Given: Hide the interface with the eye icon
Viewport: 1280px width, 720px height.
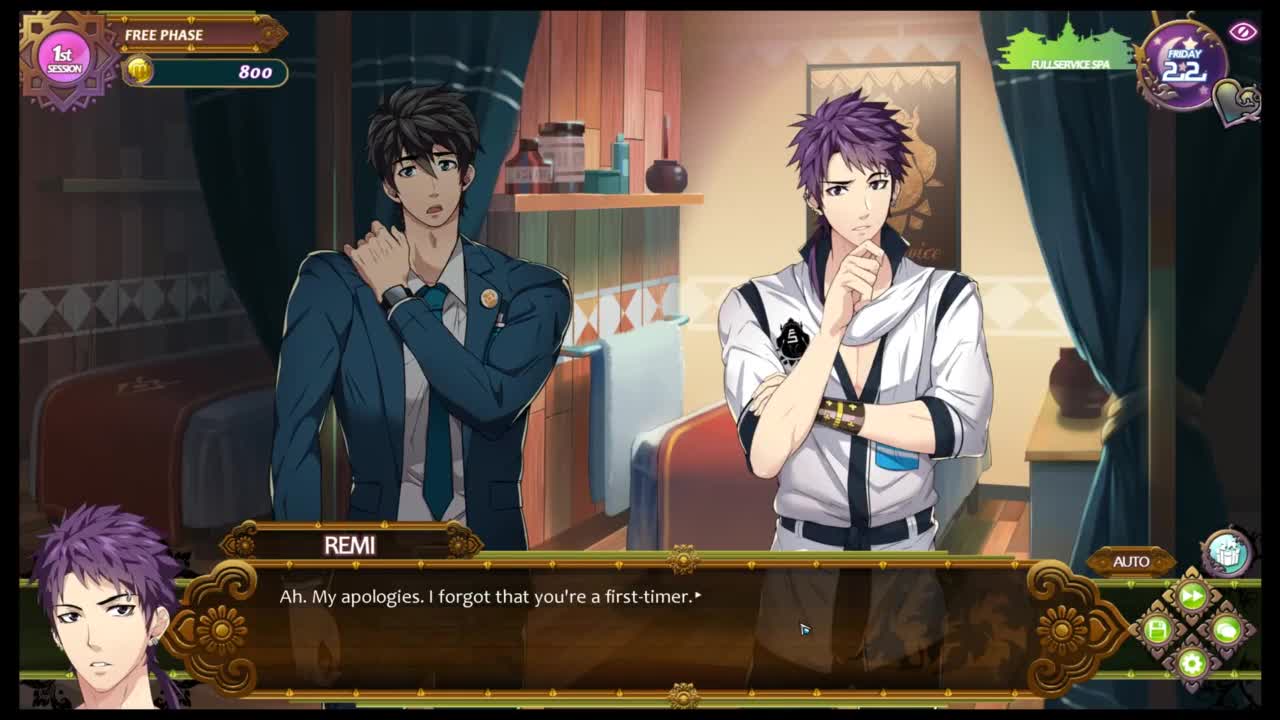Looking at the screenshot, I should pyautogui.click(x=1242, y=32).
